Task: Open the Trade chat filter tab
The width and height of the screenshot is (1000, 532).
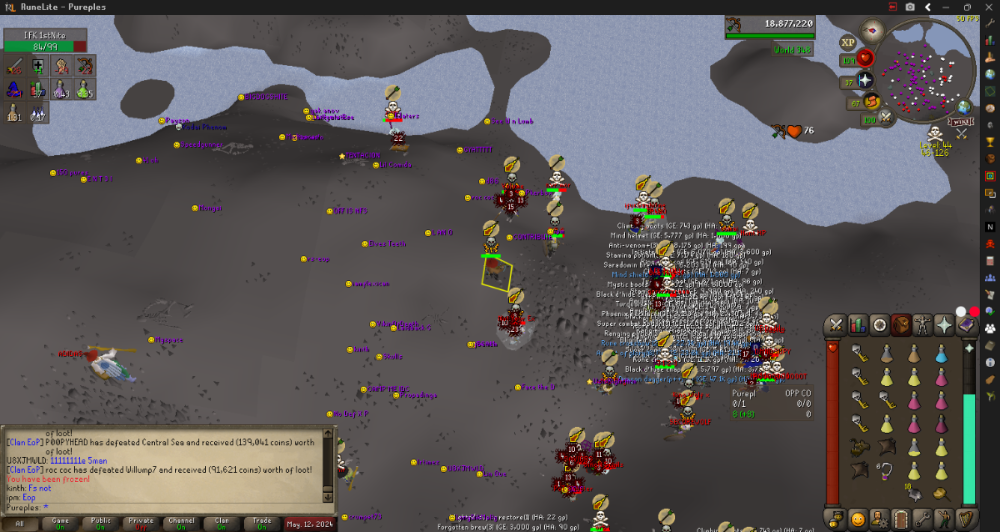Action: (263, 522)
